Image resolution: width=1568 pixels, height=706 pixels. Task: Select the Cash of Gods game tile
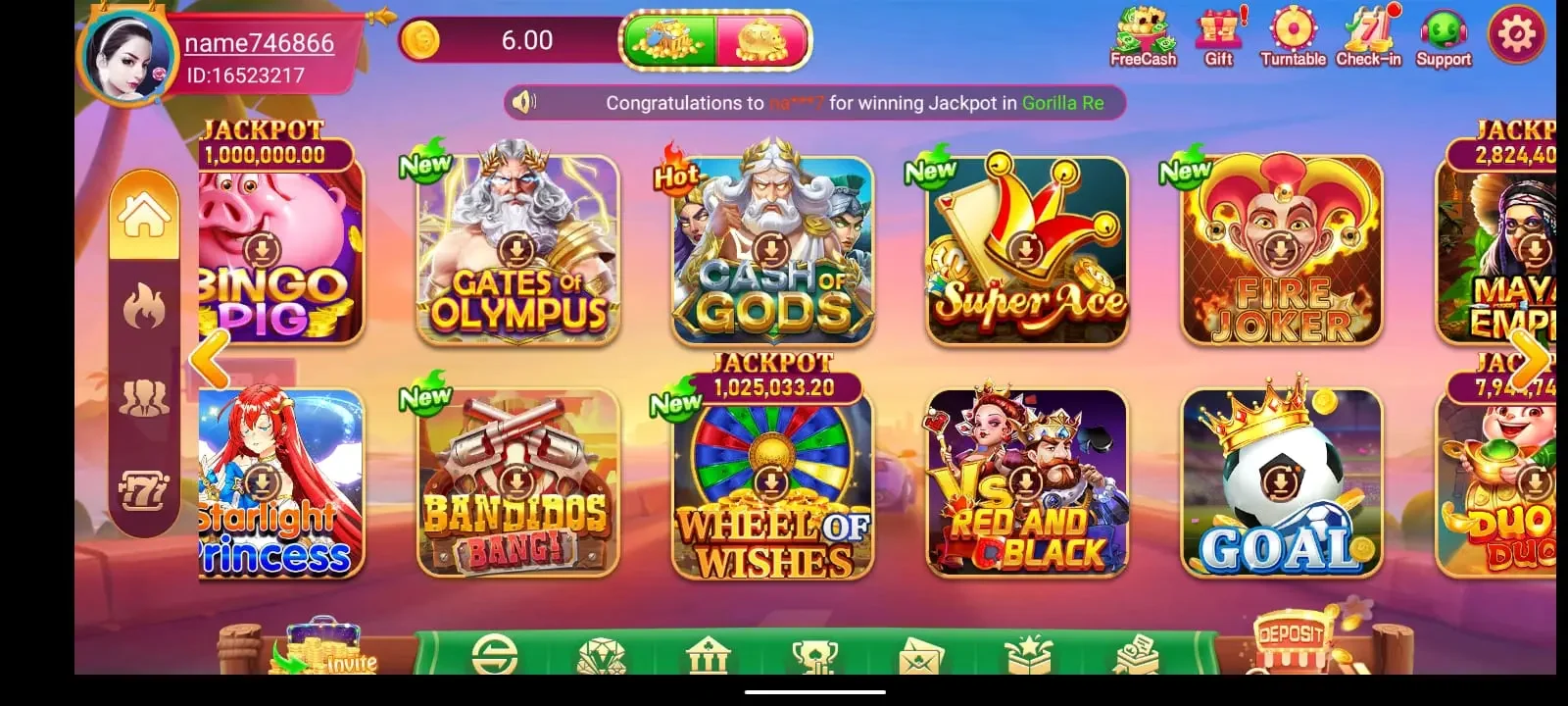pos(772,250)
